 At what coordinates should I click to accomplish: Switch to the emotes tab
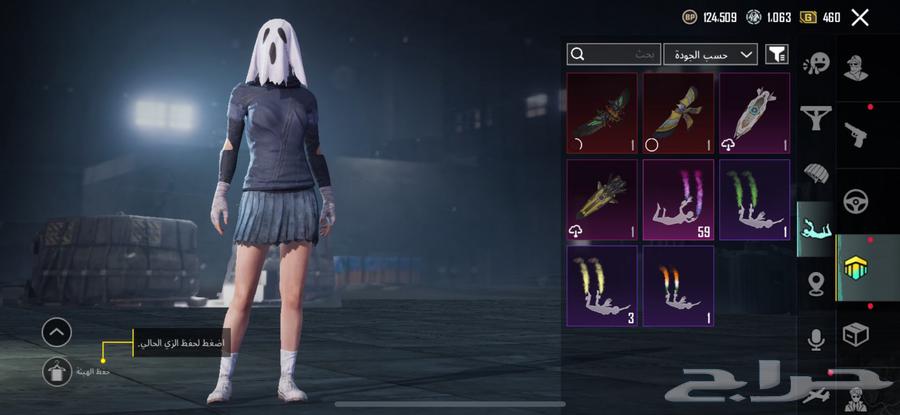point(816,65)
